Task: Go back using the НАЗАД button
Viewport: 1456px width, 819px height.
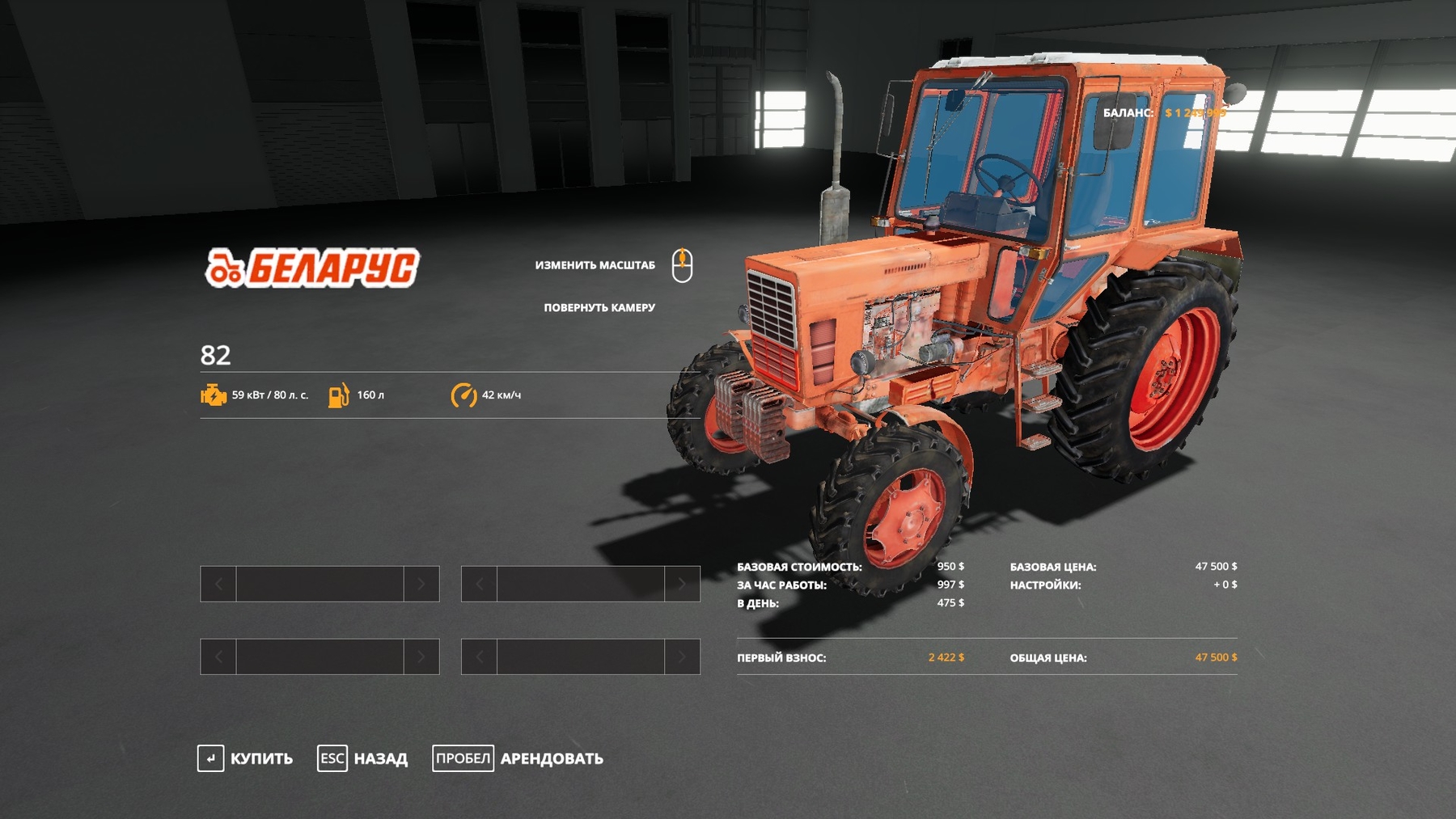Action: (363, 758)
